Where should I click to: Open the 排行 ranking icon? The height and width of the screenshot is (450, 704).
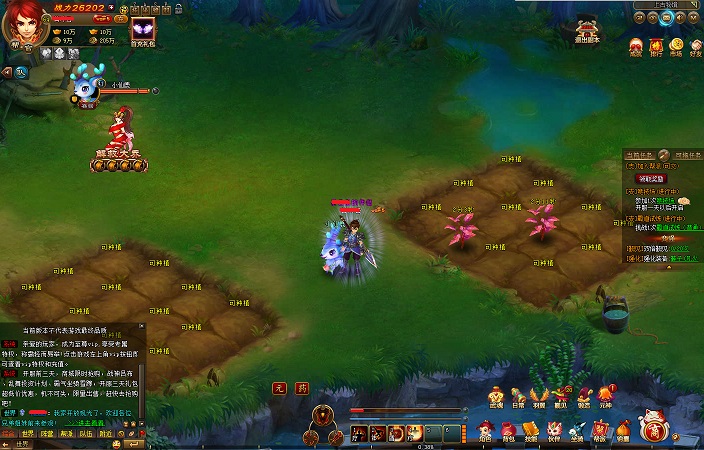(656, 47)
